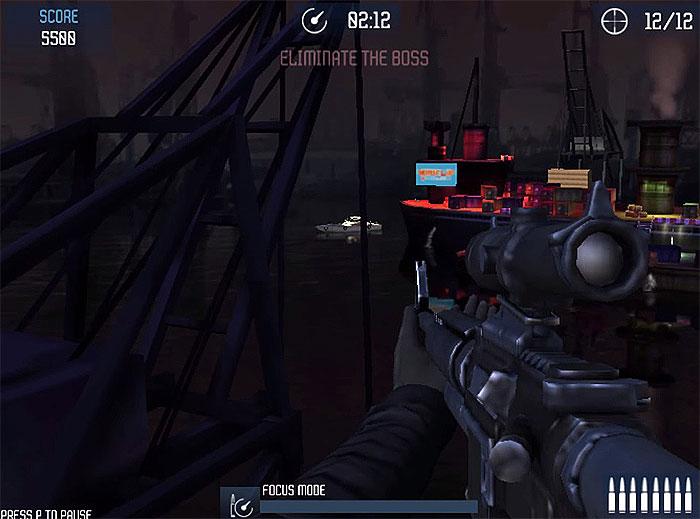Activate the Focus Mode icon
This screenshot has height=519, width=700.
tap(239, 503)
